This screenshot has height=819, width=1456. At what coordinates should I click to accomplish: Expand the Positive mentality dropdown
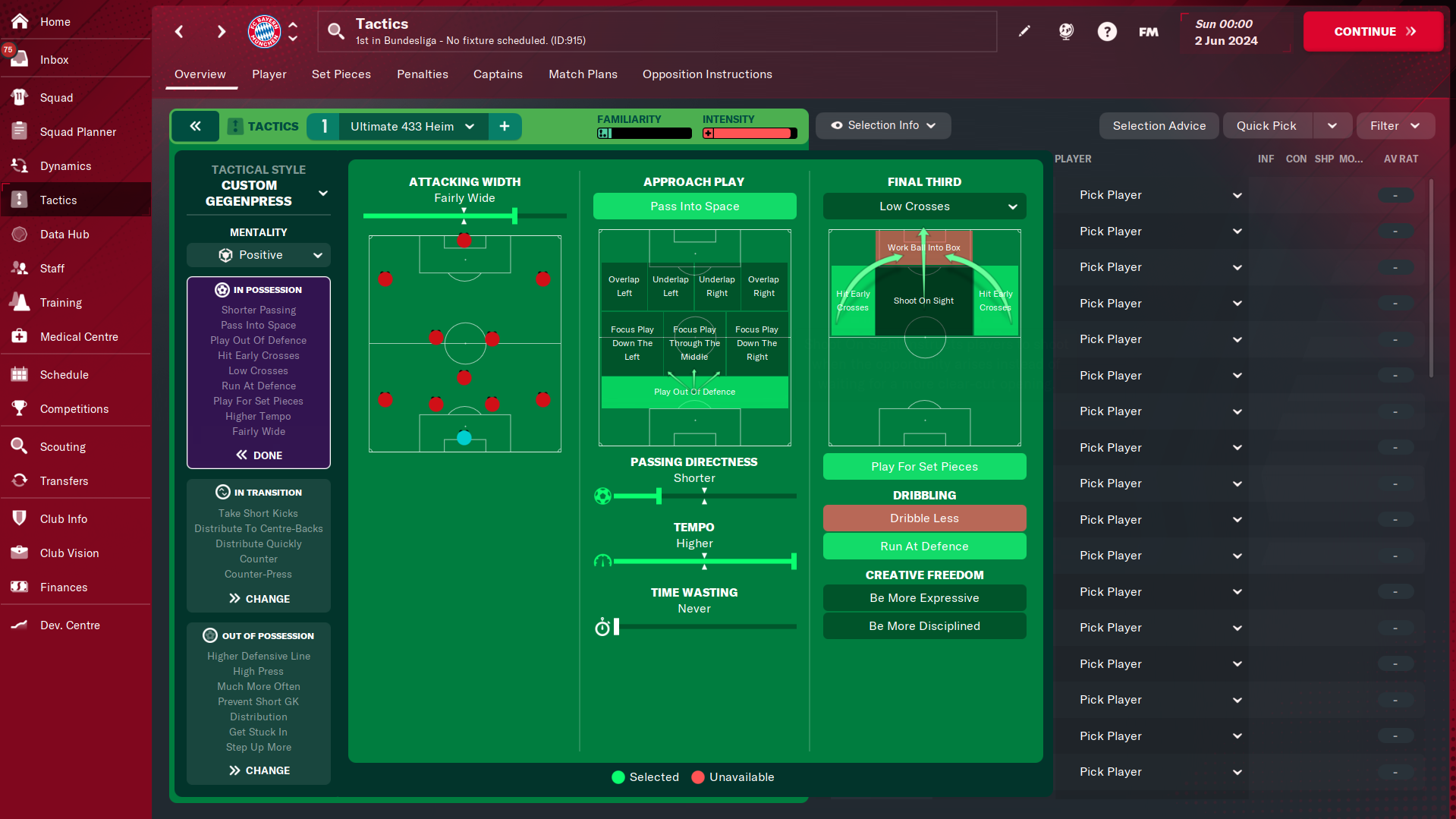(259, 255)
